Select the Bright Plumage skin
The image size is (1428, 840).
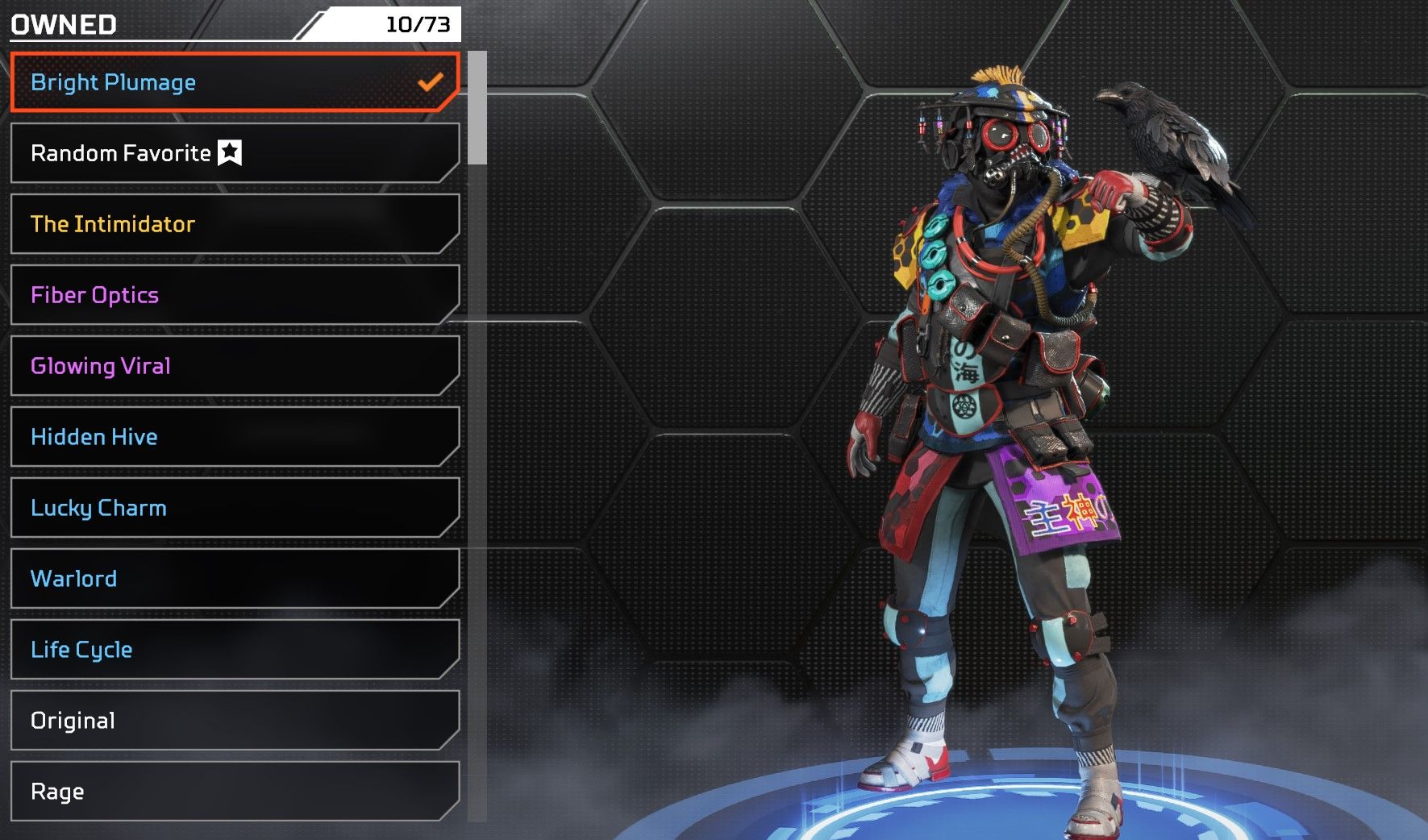pos(234,82)
